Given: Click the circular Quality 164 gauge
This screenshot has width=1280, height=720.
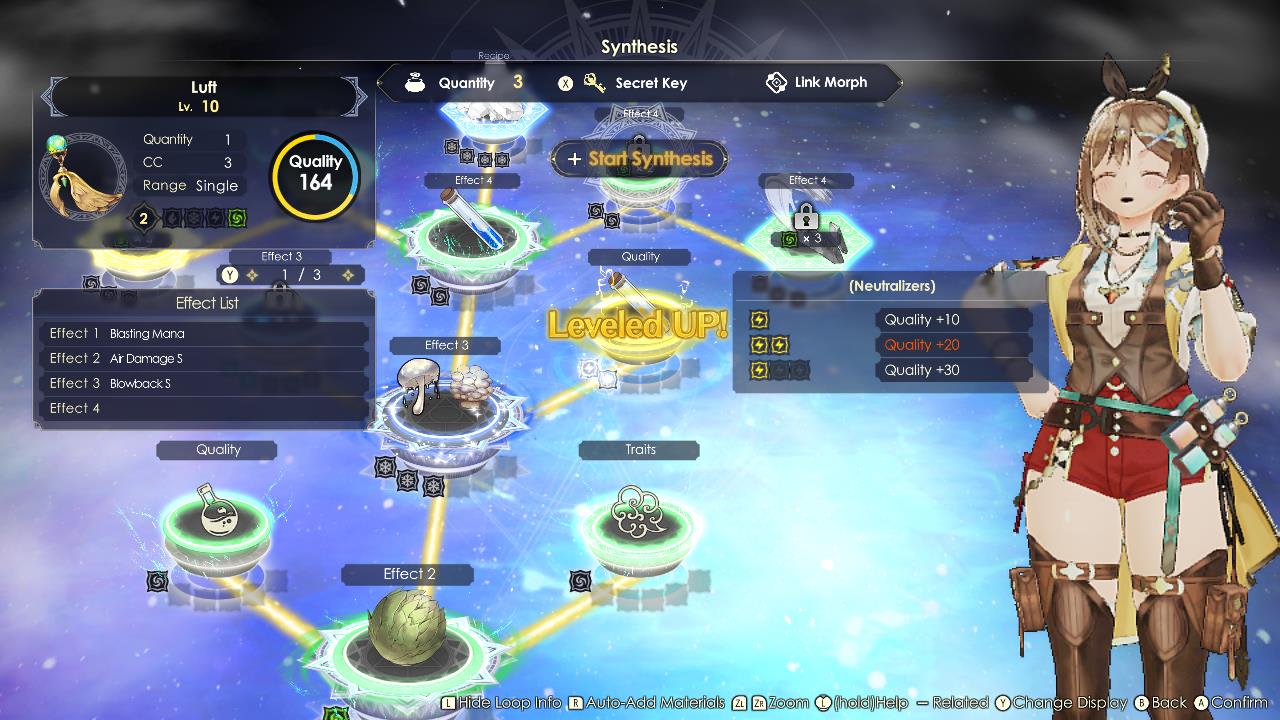Looking at the screenshot, I should 315,176.
